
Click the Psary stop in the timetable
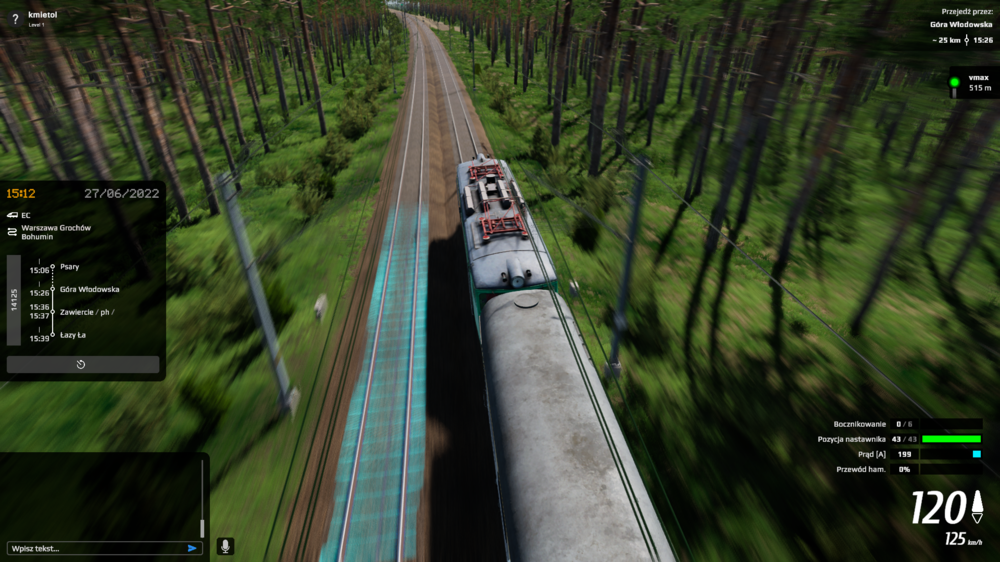(x=70, y=267)
